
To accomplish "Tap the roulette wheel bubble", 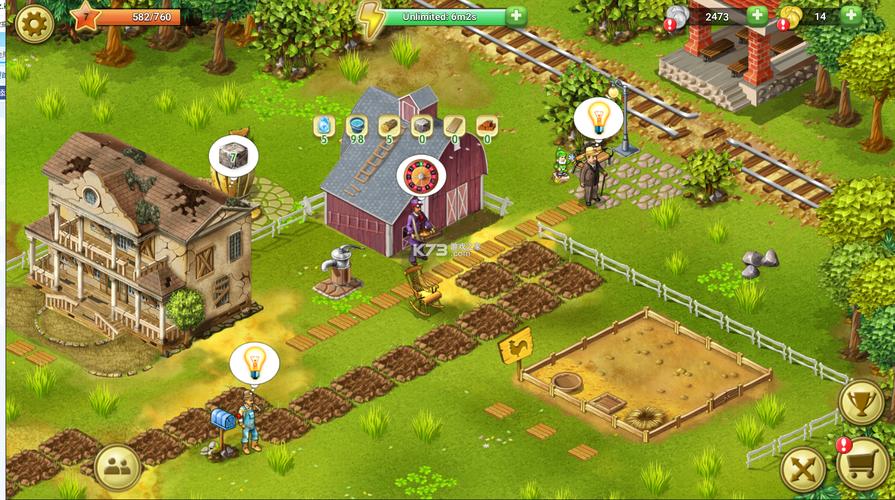I will [420, 176].
